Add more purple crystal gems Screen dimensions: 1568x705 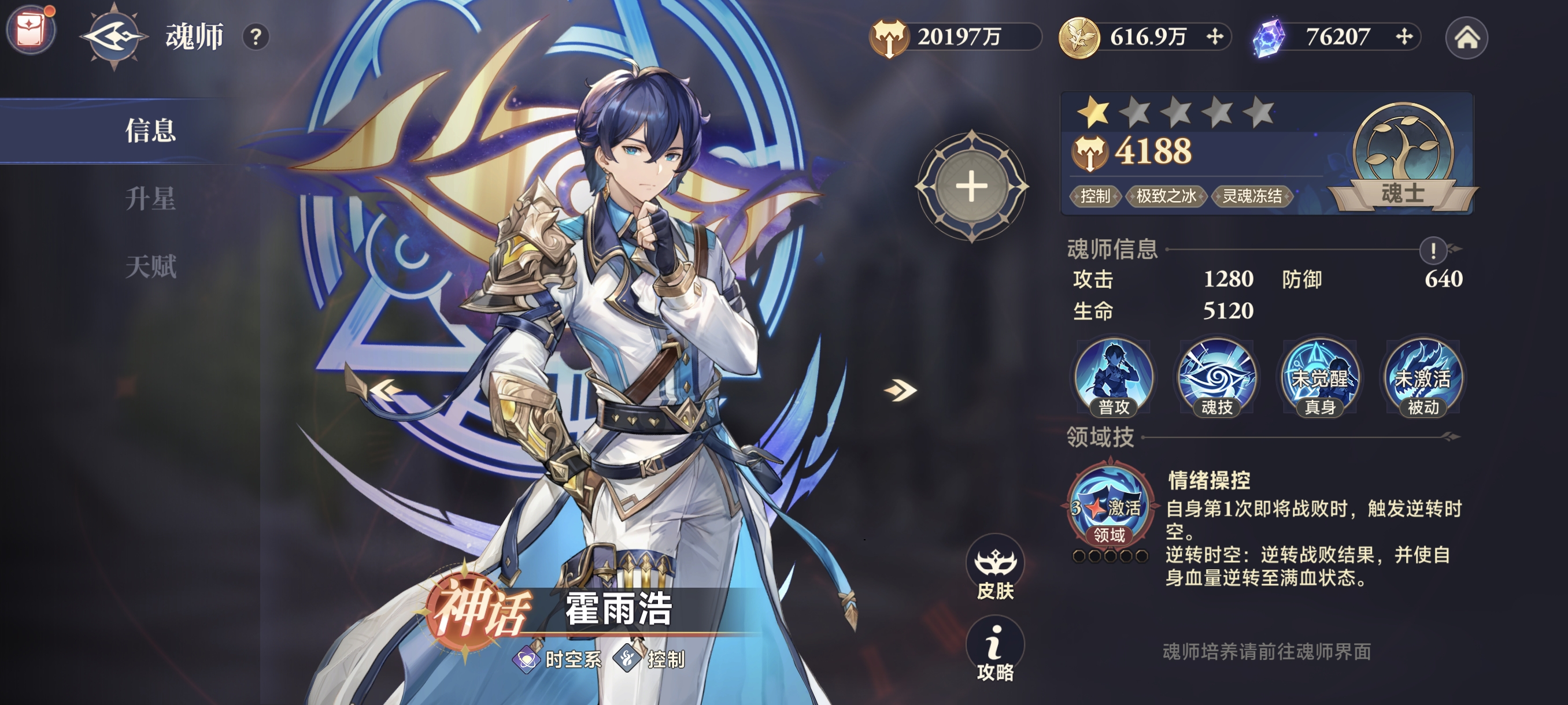coord(1404,37)
